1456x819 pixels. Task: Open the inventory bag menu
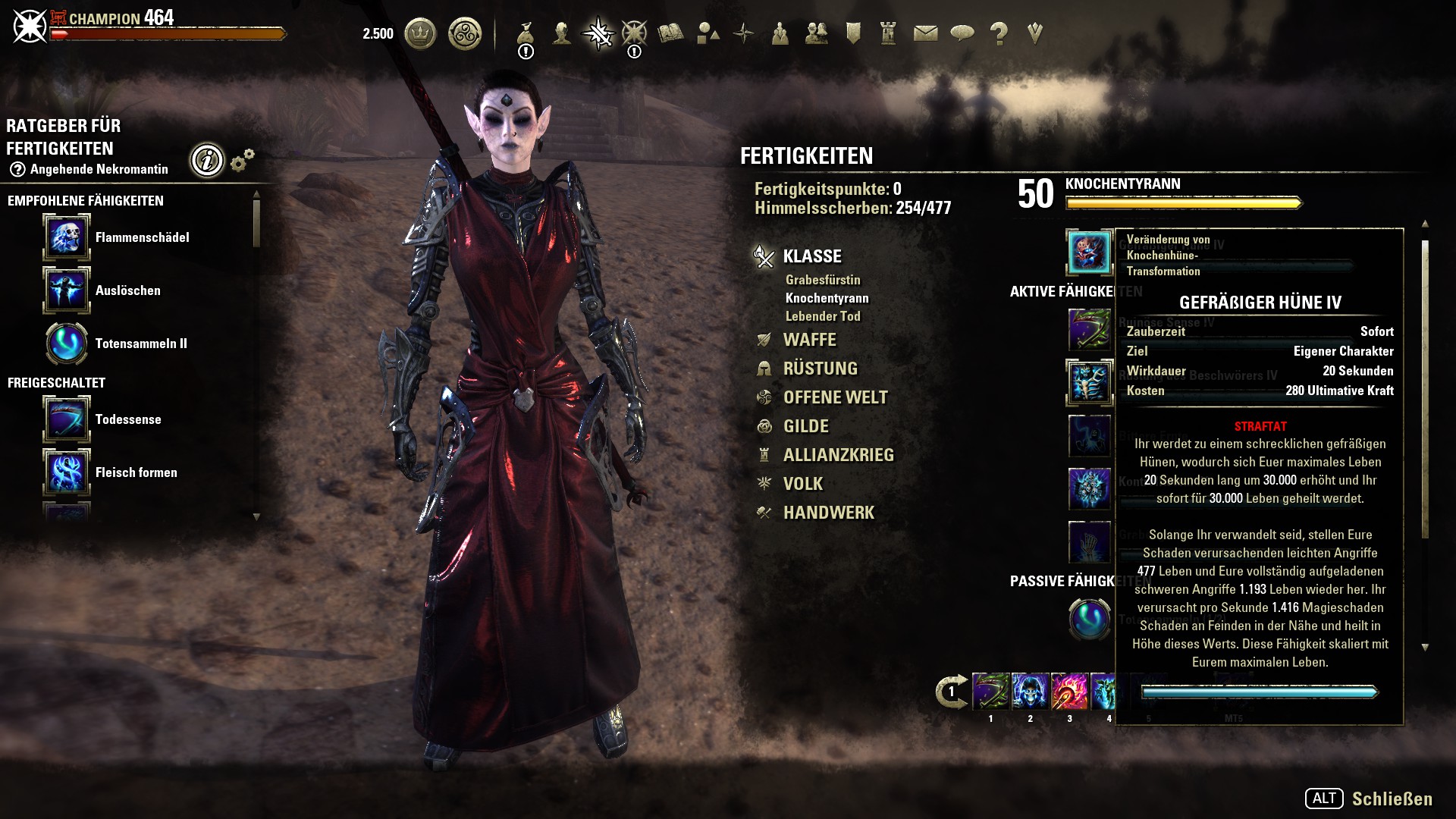(526, 33)
